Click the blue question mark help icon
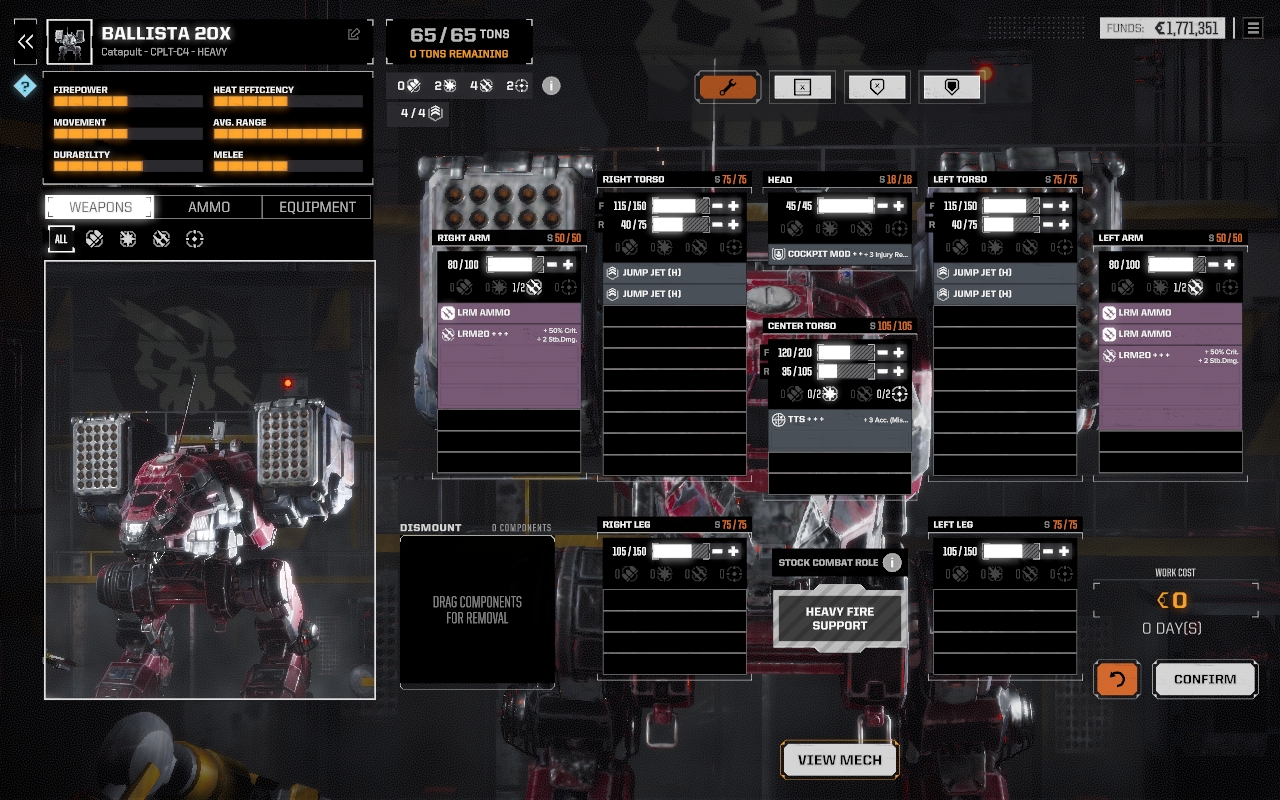Viewport: 1280px width, 800px height. click(25, 86)
